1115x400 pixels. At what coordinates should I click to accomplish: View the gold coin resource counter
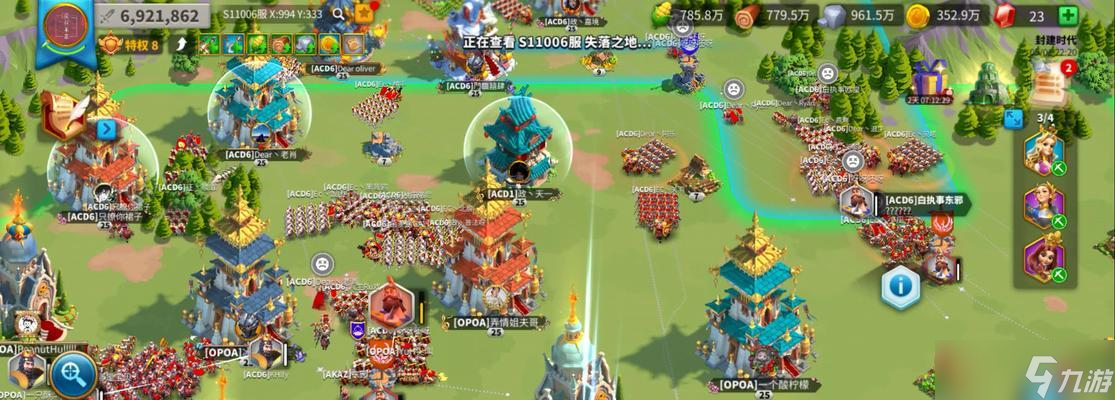coord(950,15)
